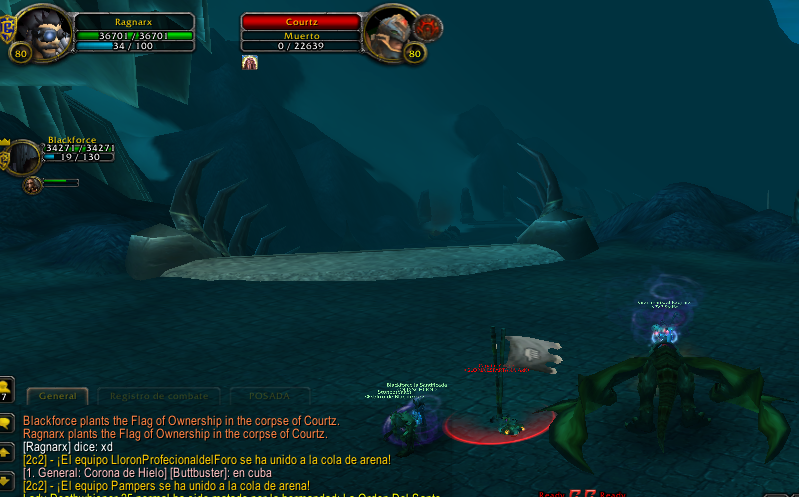Click the chat scroll-up arrow button
This screenshot has width=799, height=497.
tap(6, 452)
